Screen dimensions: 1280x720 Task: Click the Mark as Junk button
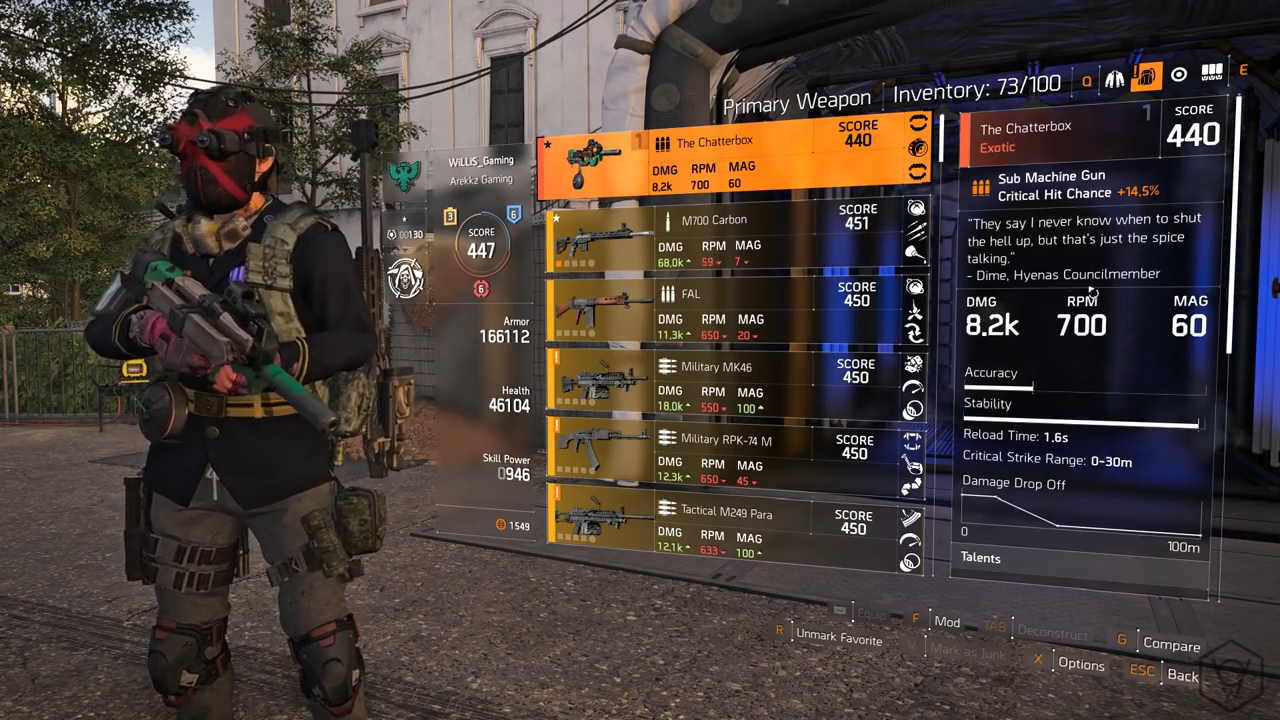[970, 650]
